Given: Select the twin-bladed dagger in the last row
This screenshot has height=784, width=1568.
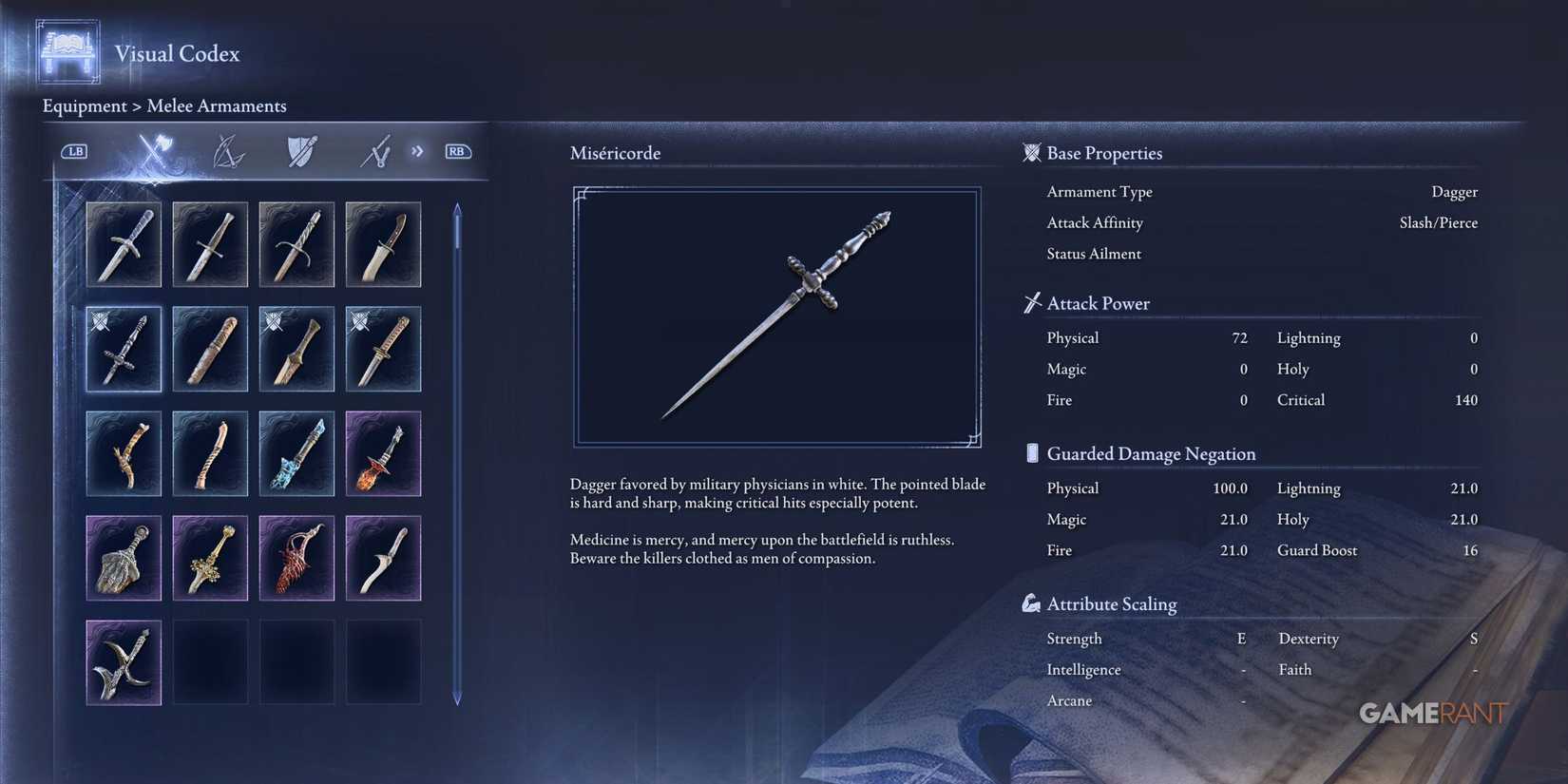Looking at the screenshot, I should click(x=124, y=662).
